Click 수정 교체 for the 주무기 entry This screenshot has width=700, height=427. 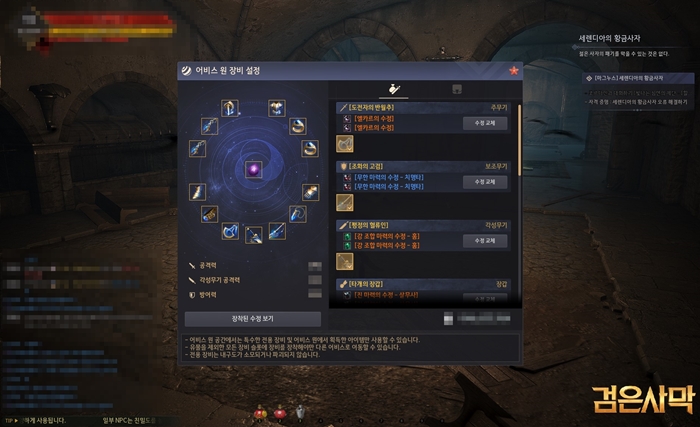485,123
